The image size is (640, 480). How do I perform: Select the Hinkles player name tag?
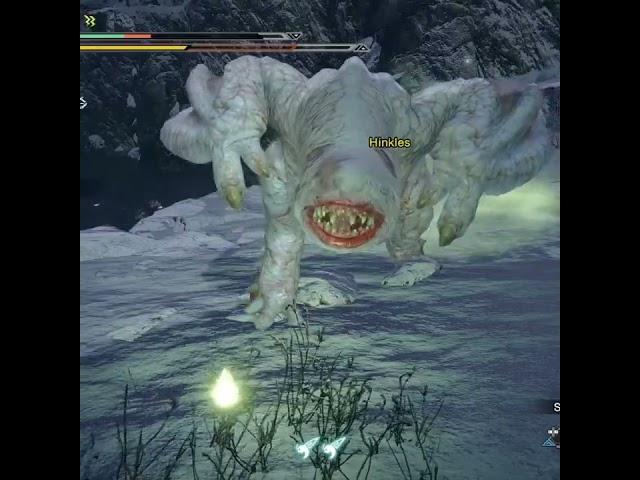click(x=389, y=143)
